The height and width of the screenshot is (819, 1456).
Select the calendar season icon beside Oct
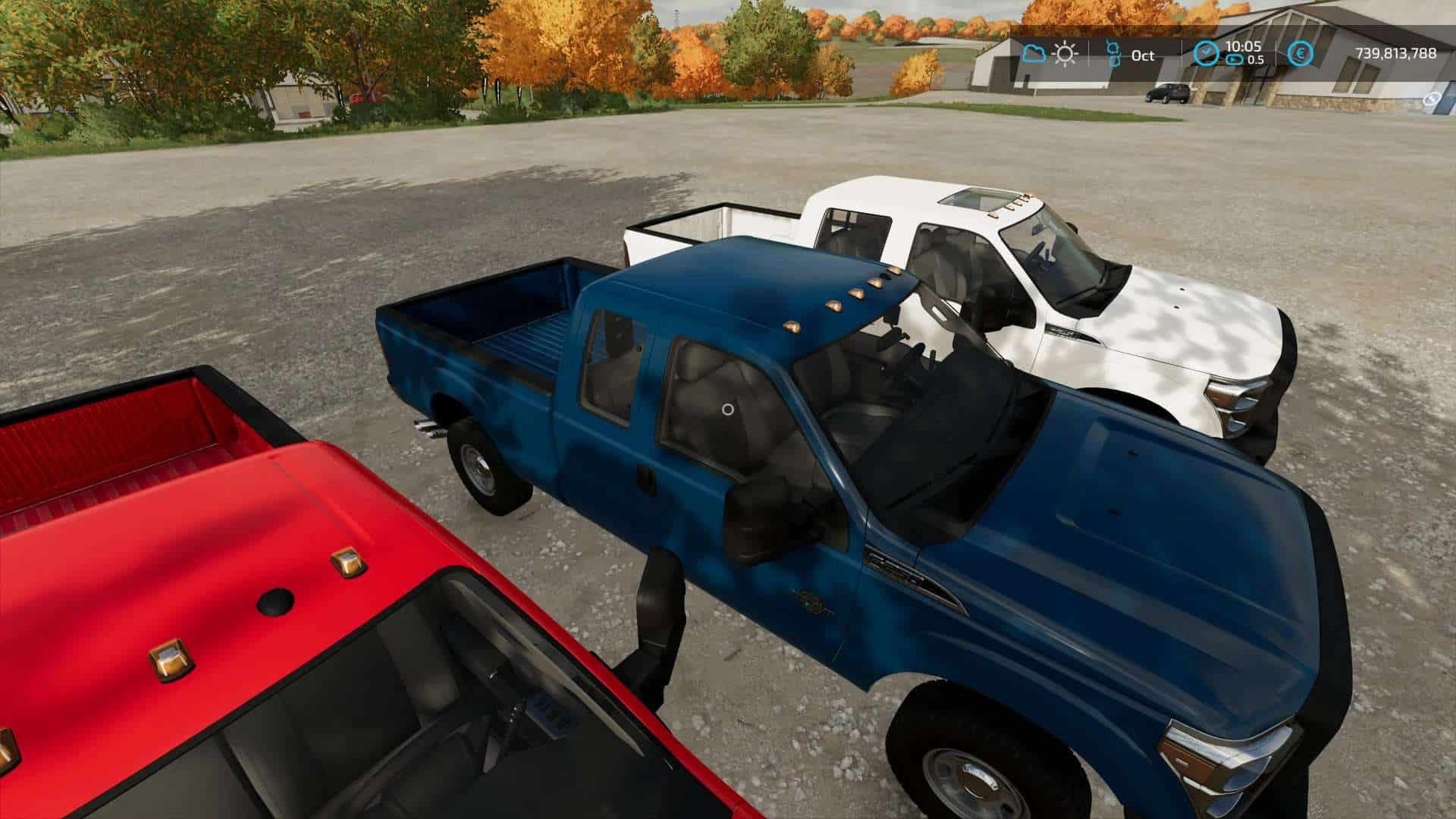coord(1114,54)
